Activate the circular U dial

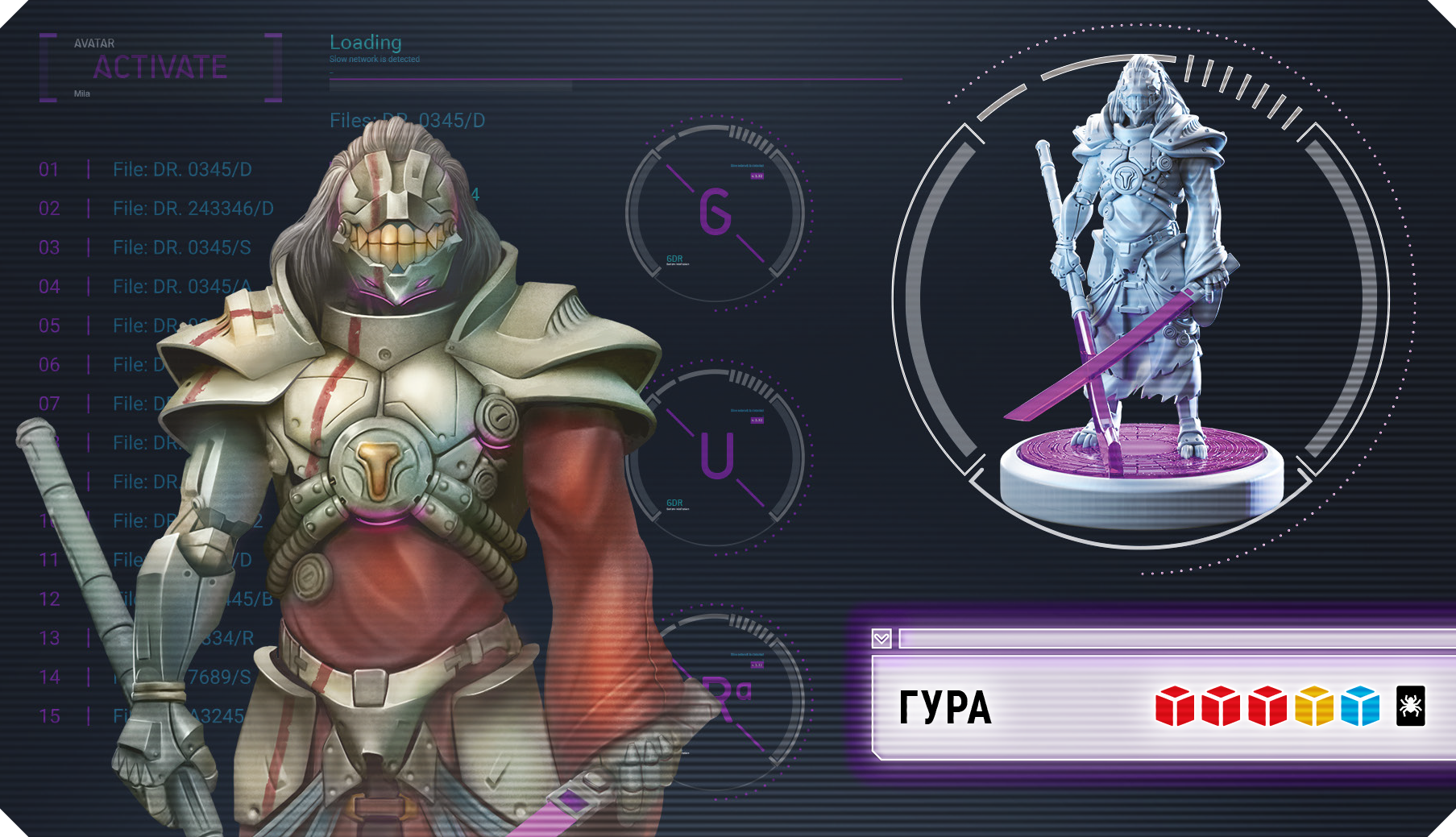click(716, 457)
